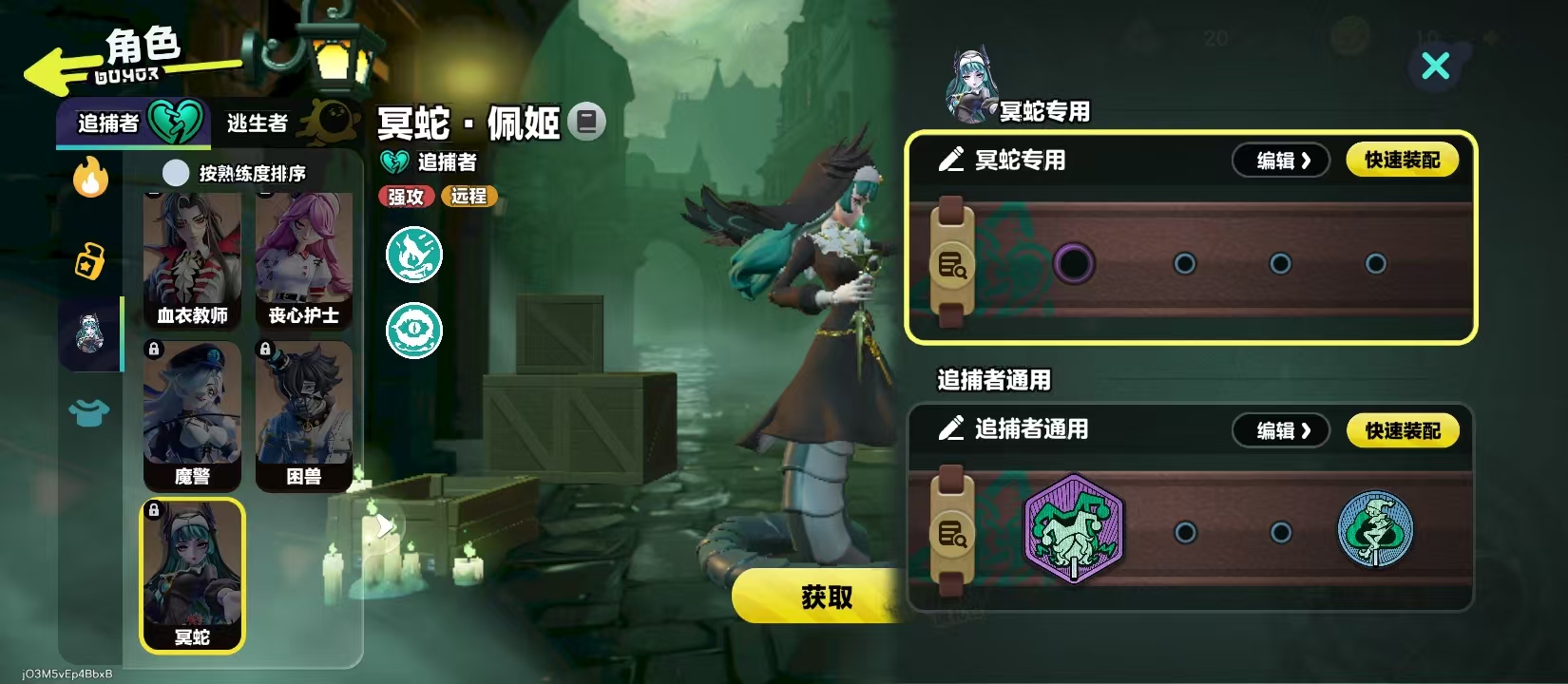Image resolution: width=1568 pixels, height=684 pixels.
Task: Select the wardrobe shirt icon in sidebar
Action: (88, 413)
